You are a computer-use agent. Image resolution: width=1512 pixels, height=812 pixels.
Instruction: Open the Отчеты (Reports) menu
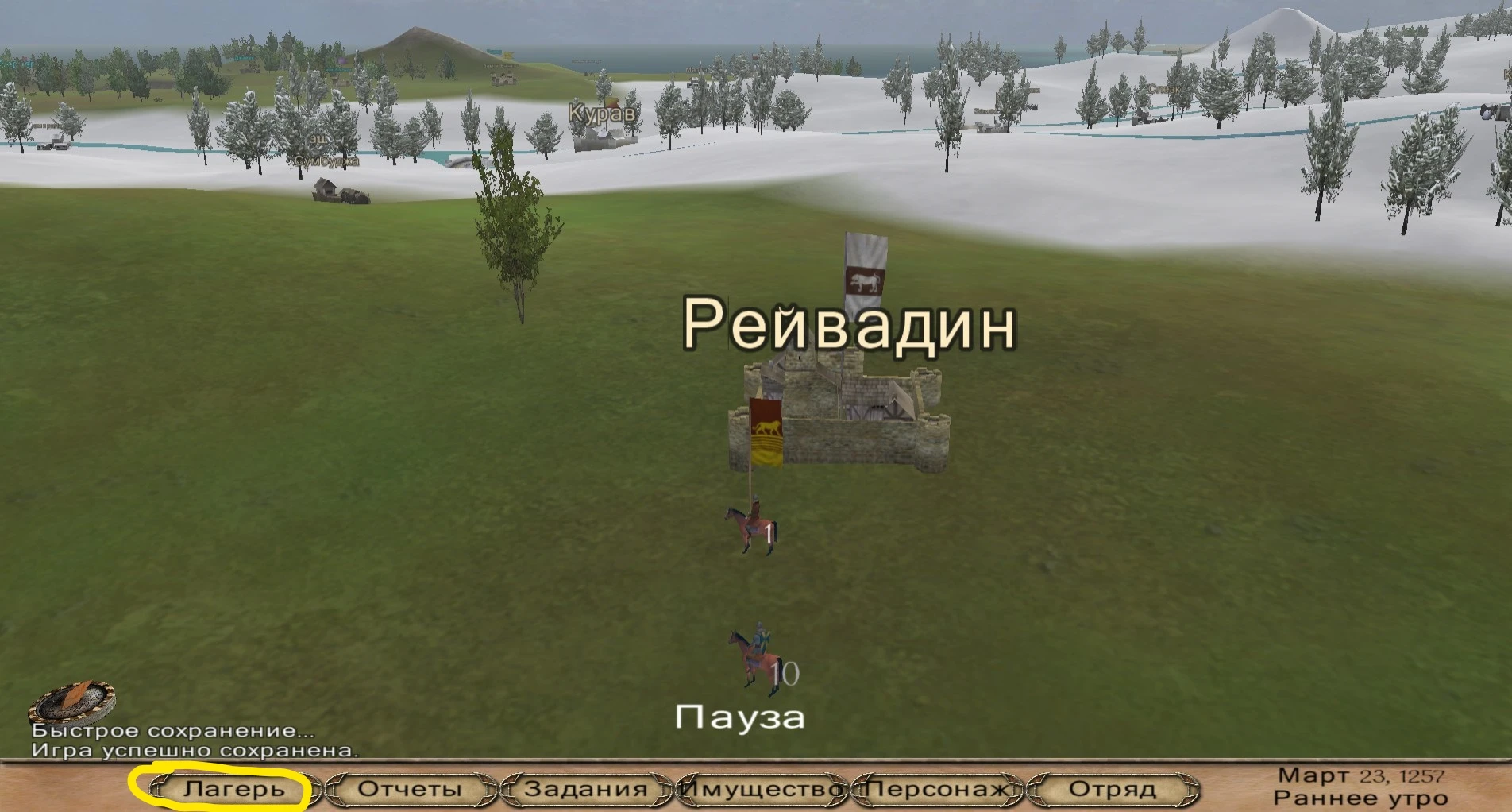tap(407, 789)
